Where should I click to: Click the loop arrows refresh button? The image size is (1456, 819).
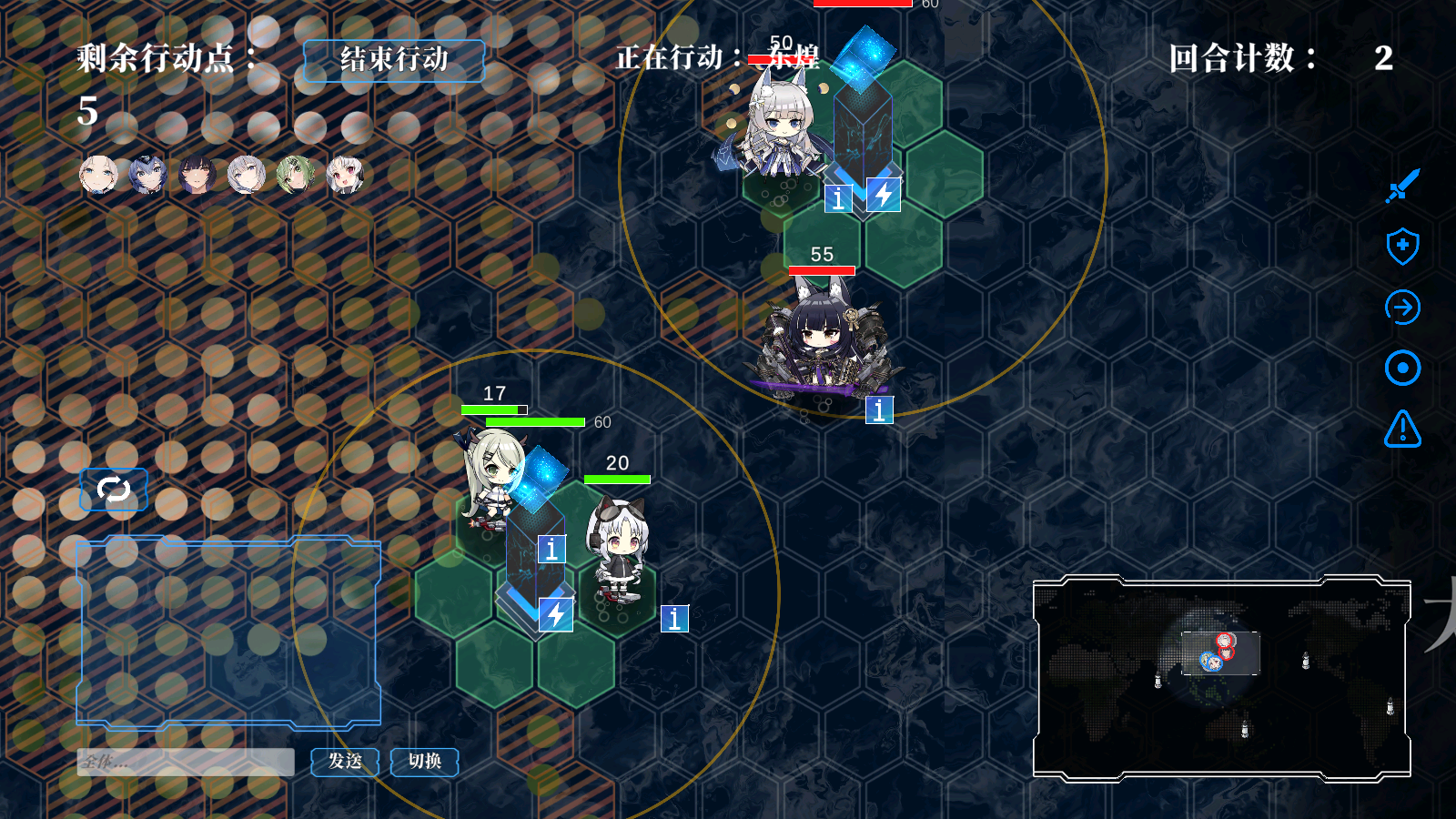point(114,490)
